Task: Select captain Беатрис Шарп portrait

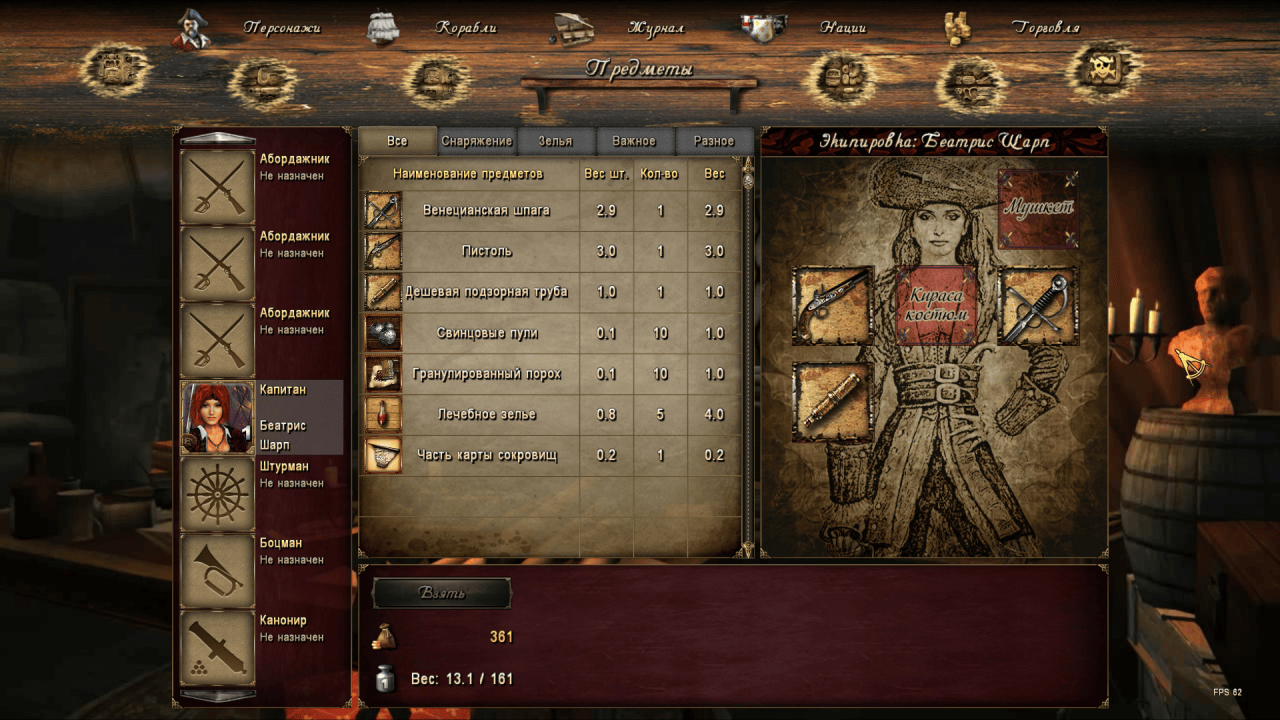Action: (217, 417)
